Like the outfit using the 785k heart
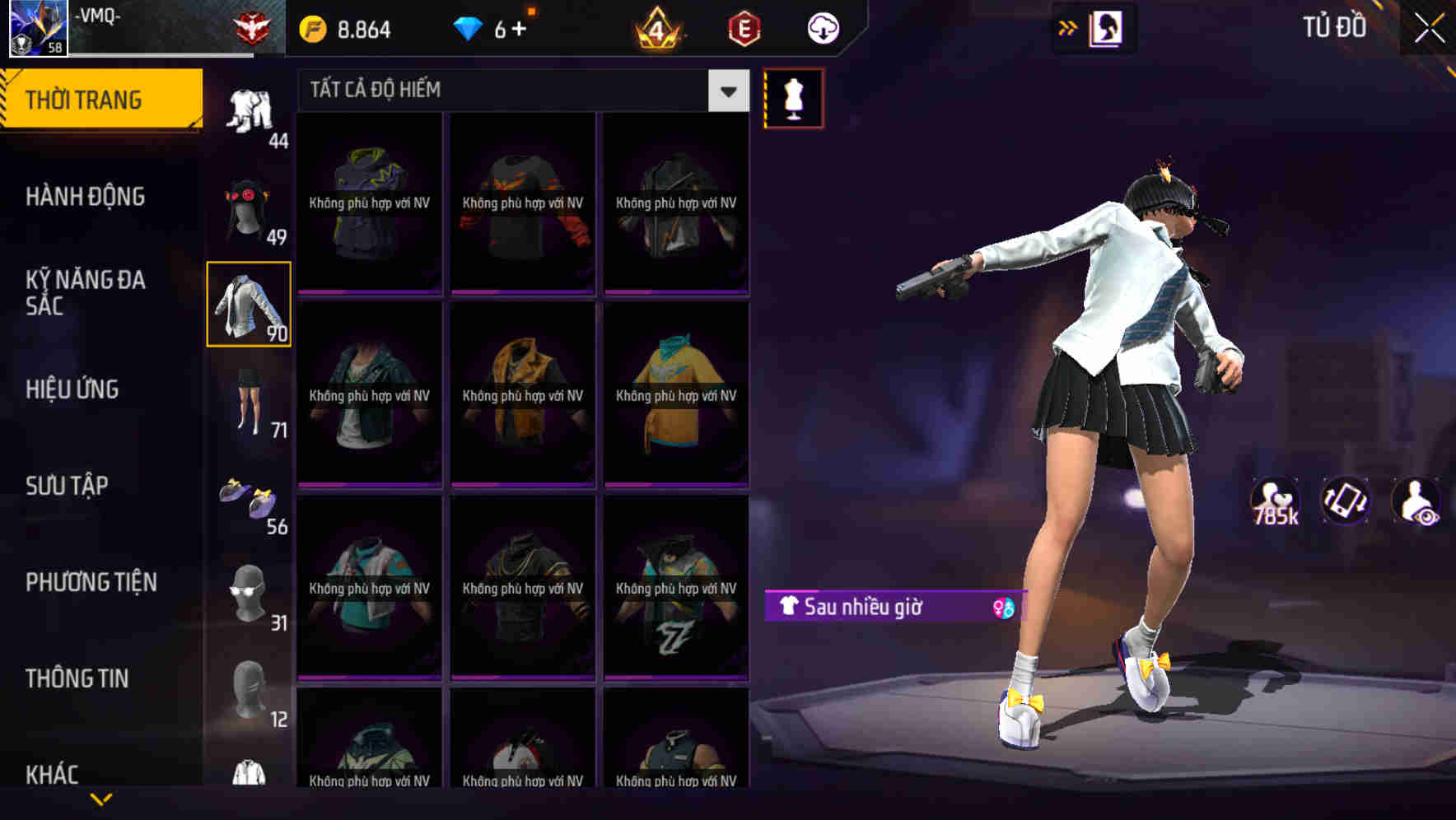 (1276, 502)
